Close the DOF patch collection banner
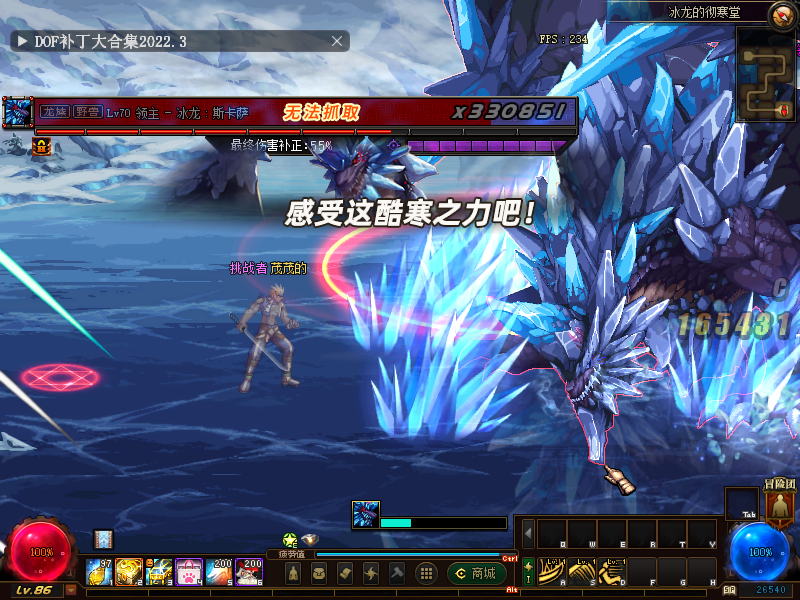The height and width of the screenshot is (600, 800). [338, 41]
